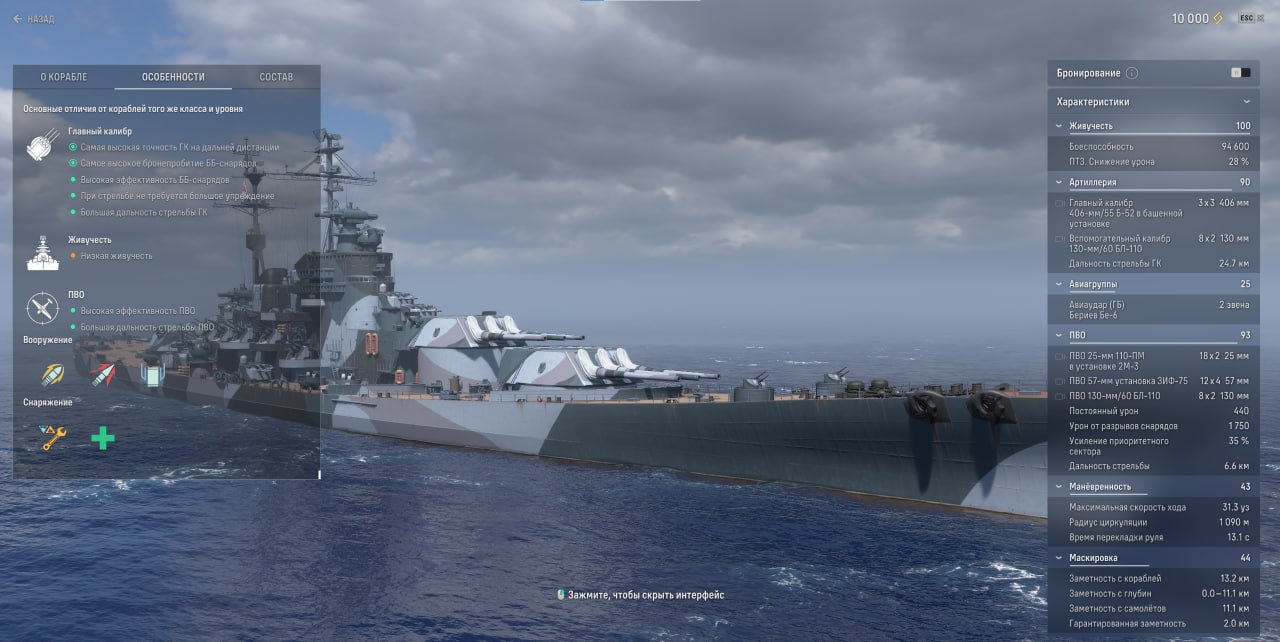
Task: Click the wrench repair consumable icon
Action: 53,437
